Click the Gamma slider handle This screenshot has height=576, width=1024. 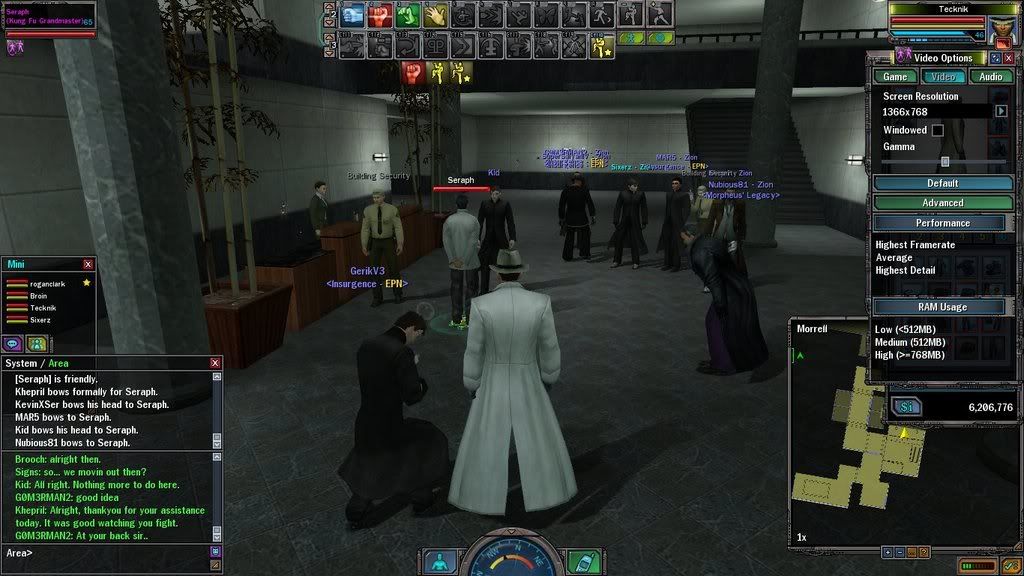click(945, 161)
